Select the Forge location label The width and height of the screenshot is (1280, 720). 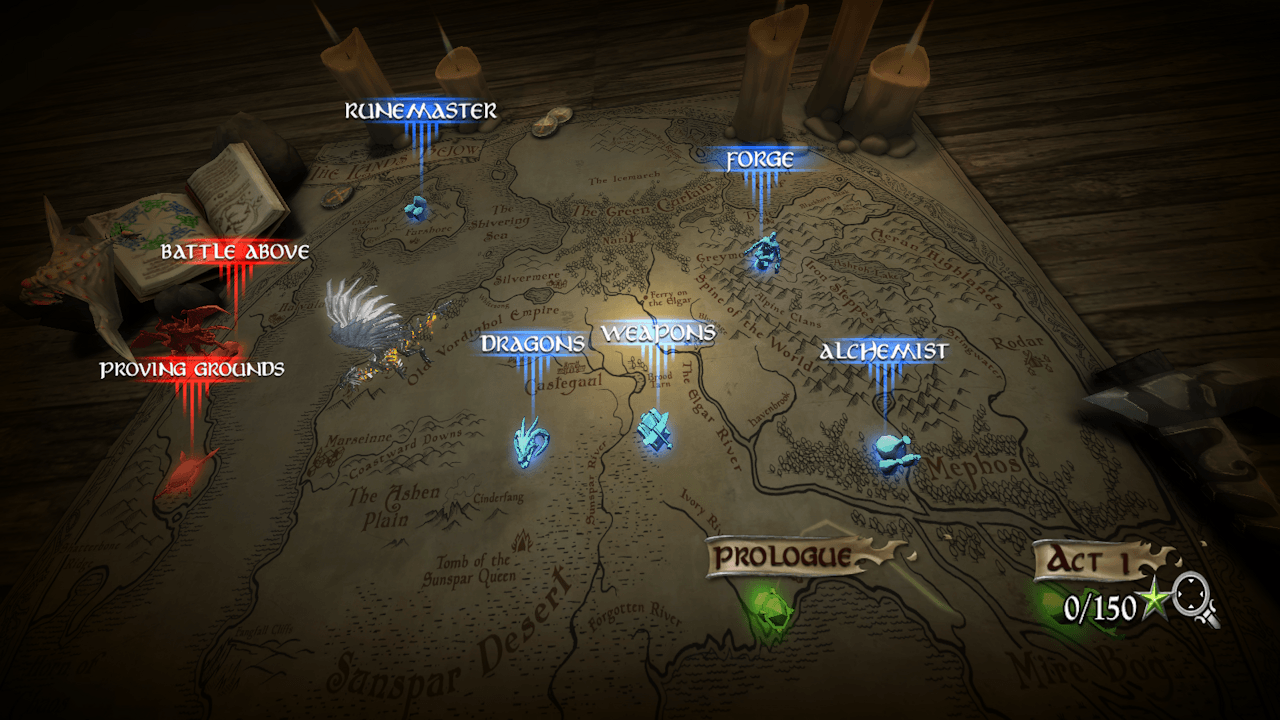click(x=760, y=160)
